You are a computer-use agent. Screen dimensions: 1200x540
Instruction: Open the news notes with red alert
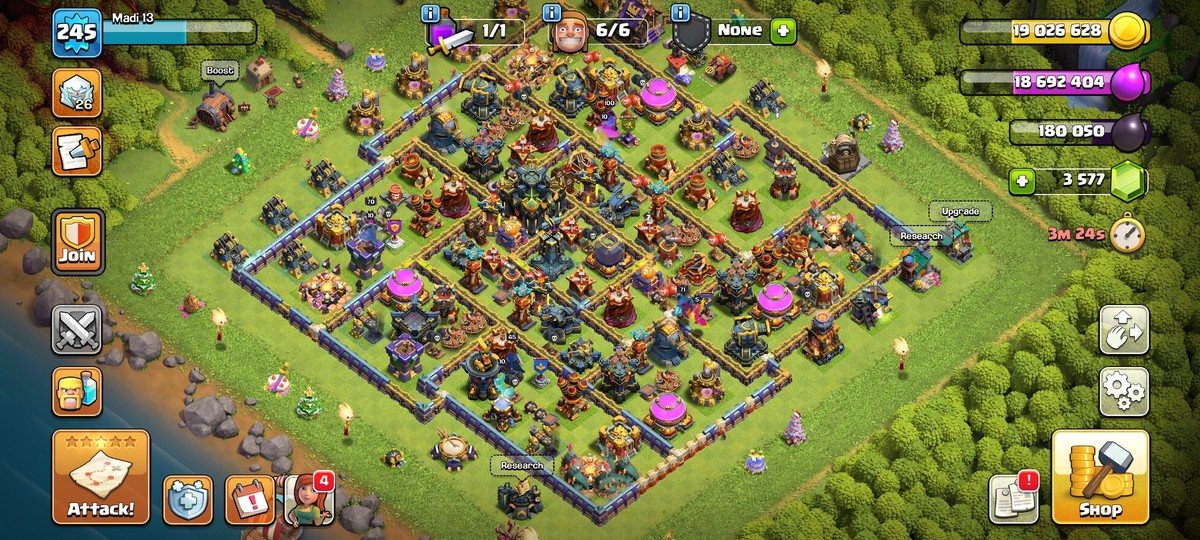(1014, 497)
